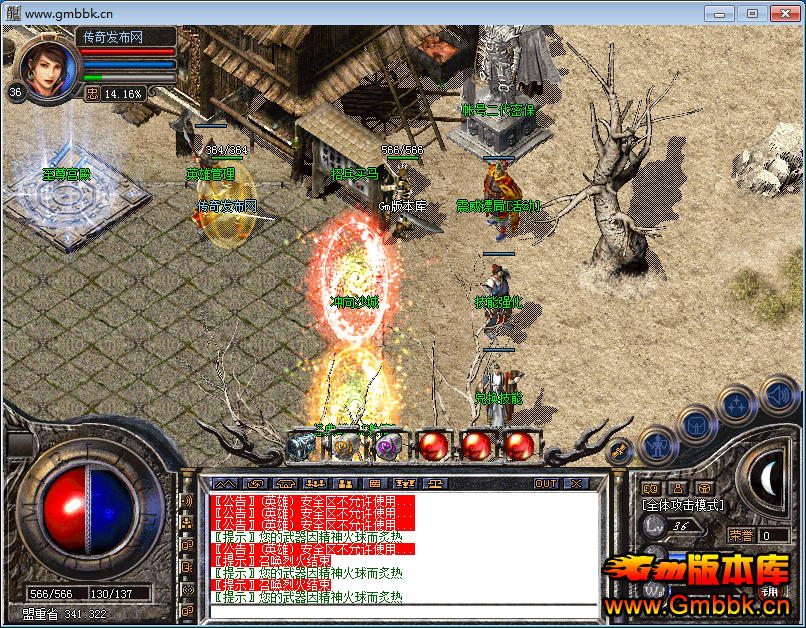Toggle the sound-wave chat channel side button
This screenshot has height=628, width=806.
(186, 500)
